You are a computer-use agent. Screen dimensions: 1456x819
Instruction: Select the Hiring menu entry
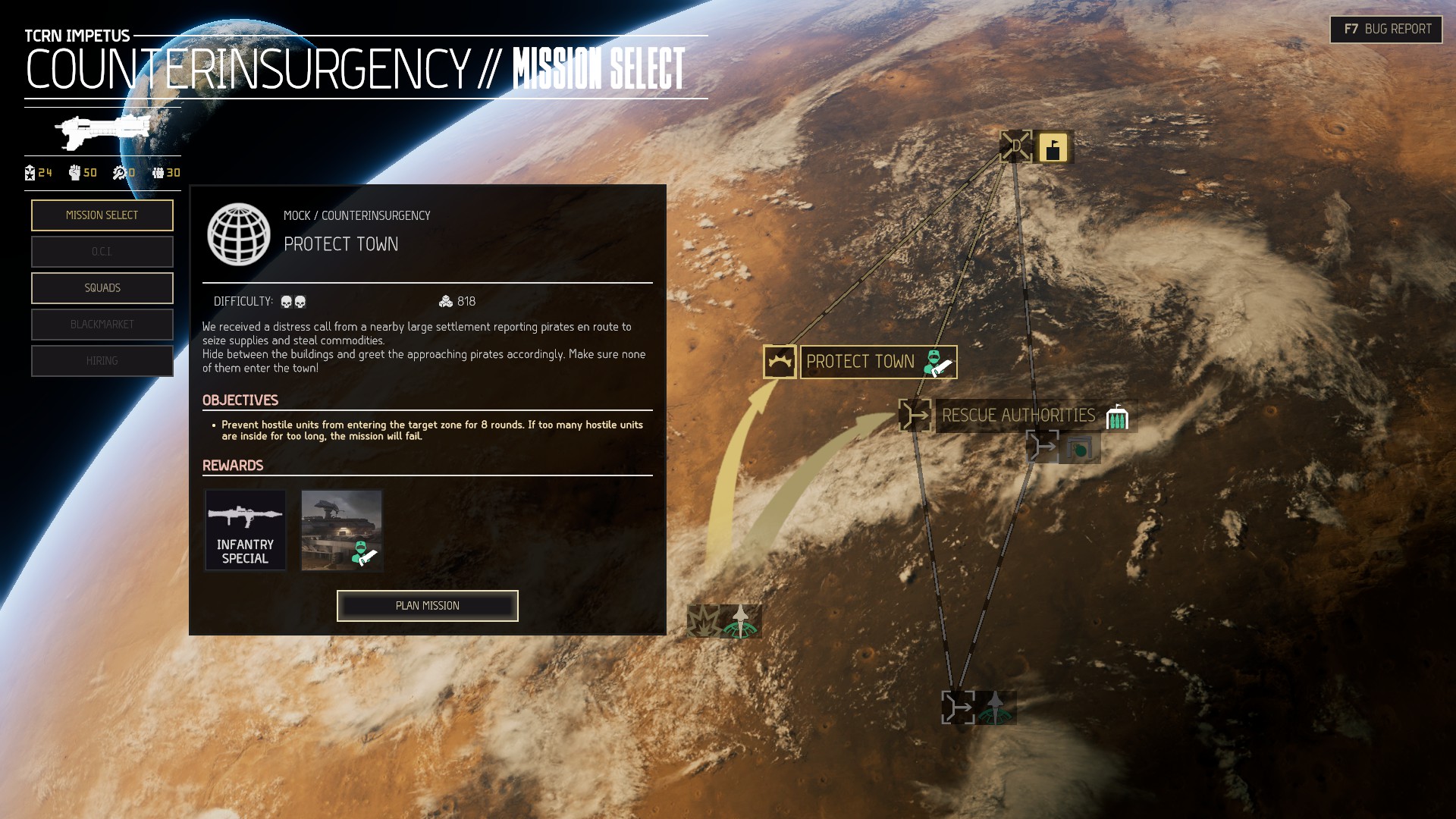(102, 361)
